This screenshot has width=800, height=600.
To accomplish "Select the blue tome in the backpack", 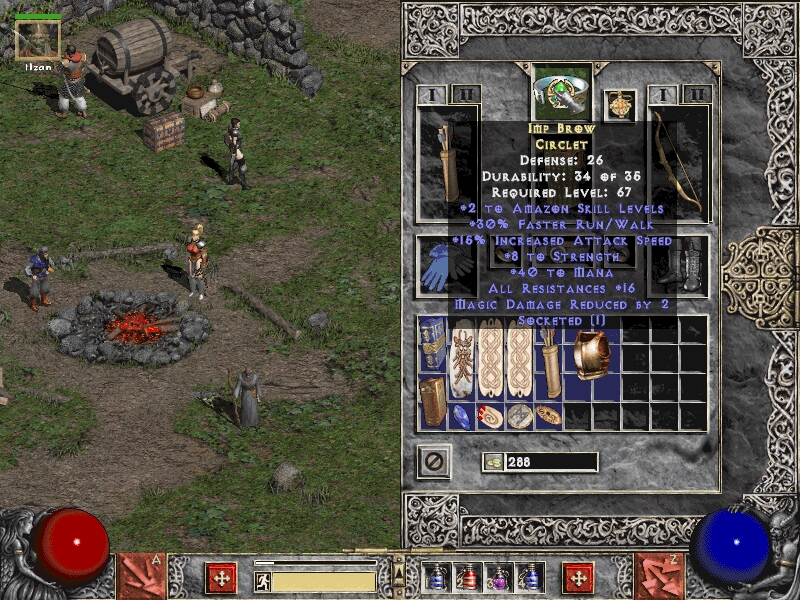I will point(432,344).
